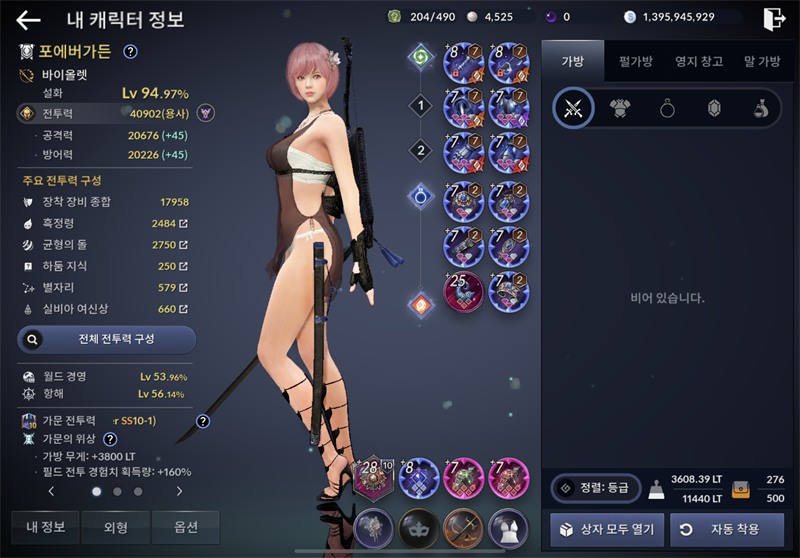Open the 영지 창고 tab
This screenshot has width=800, height=558.
click(x=698, y=62)
